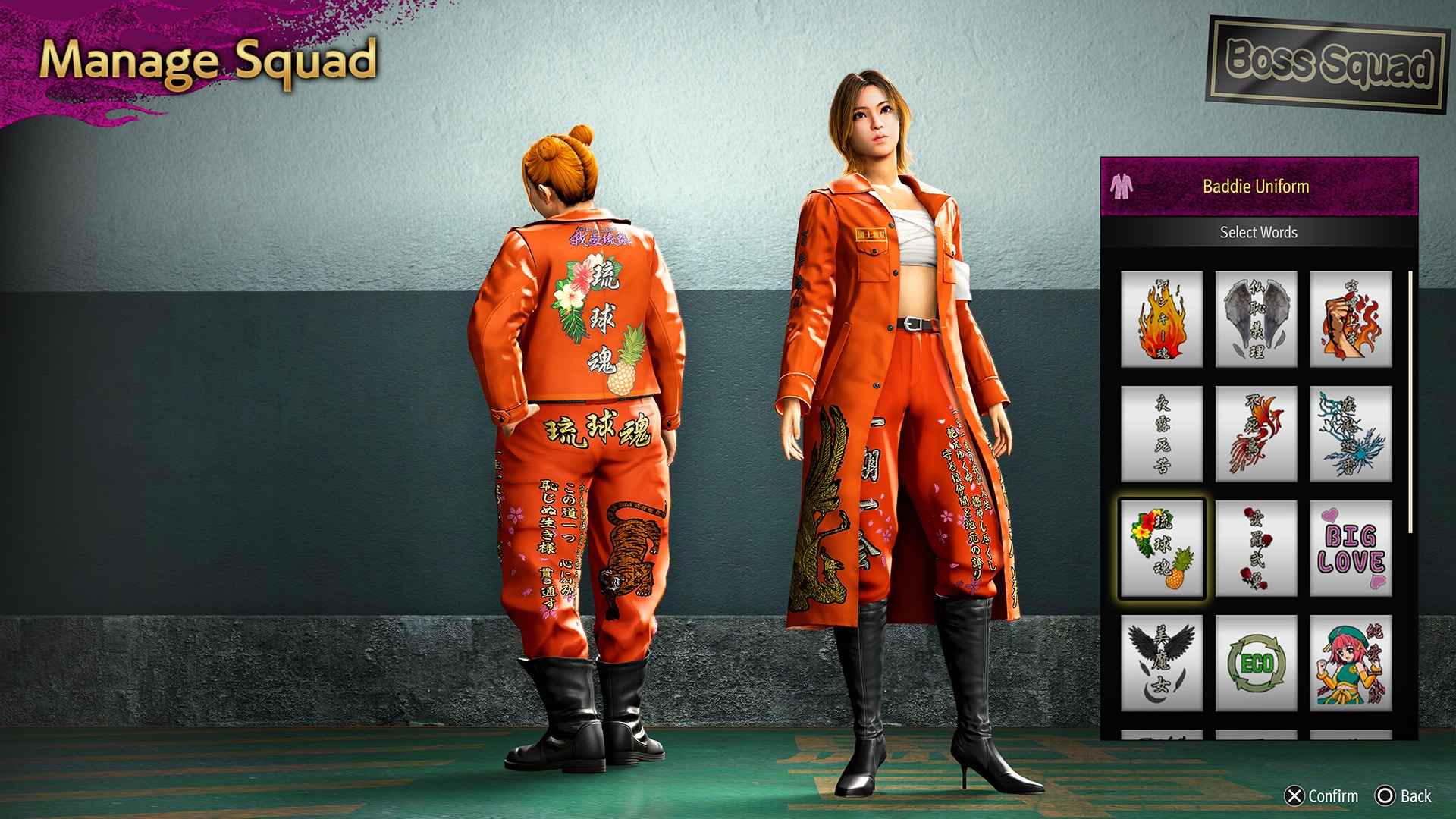Viewport: 1456px width, 819px height.
Task: Choose the green ECO recycle design
Action: point(1256,663)
